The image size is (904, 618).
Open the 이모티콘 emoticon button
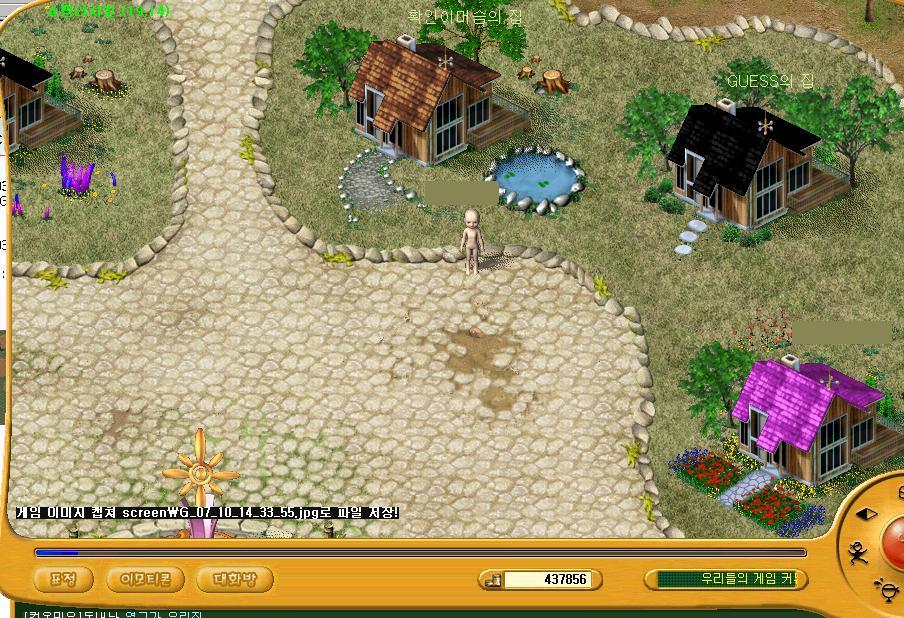pyautogui.click(x=145, y=579)
